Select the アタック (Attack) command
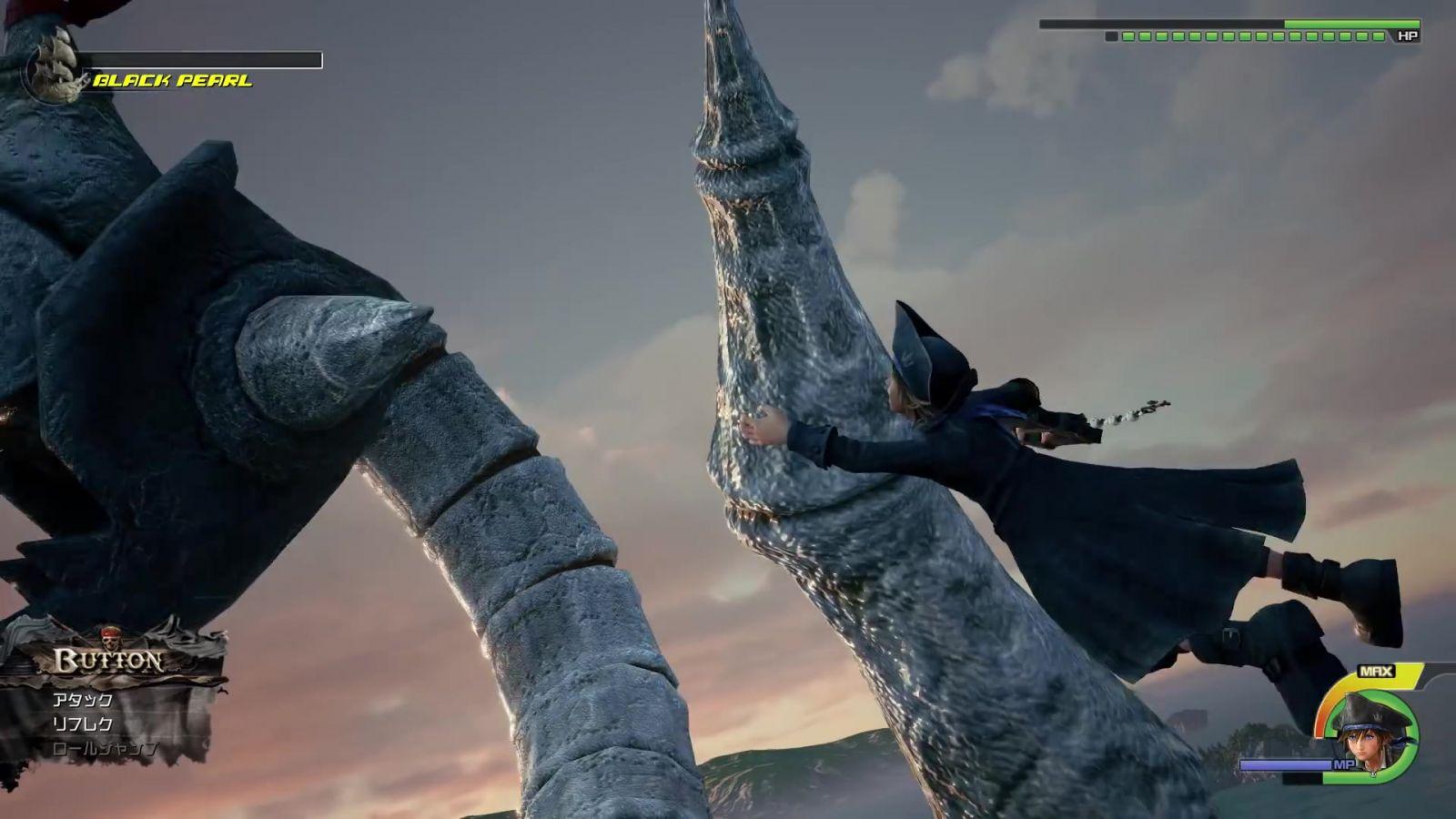The image size is (1456, 819). (x=83, y=700)
